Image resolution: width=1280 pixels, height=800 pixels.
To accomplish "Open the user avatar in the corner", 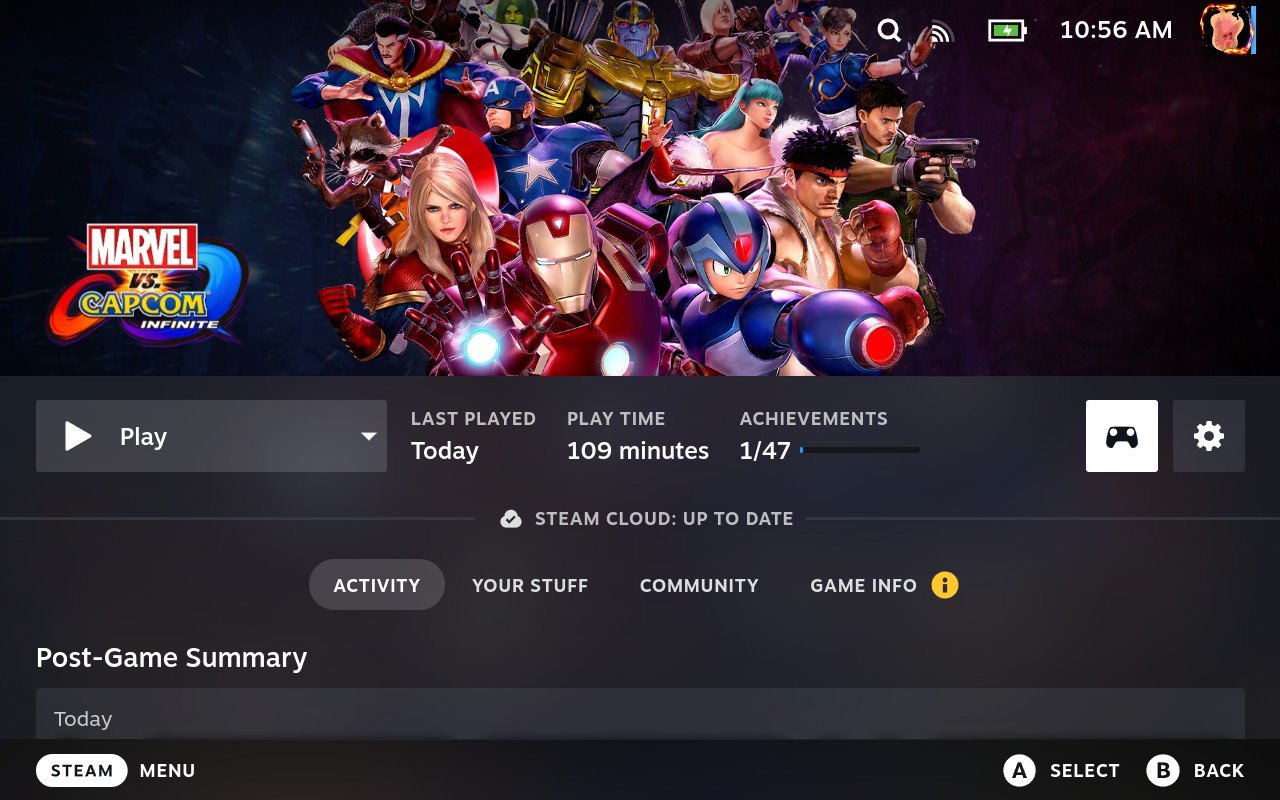I will tap(1227, 30).
